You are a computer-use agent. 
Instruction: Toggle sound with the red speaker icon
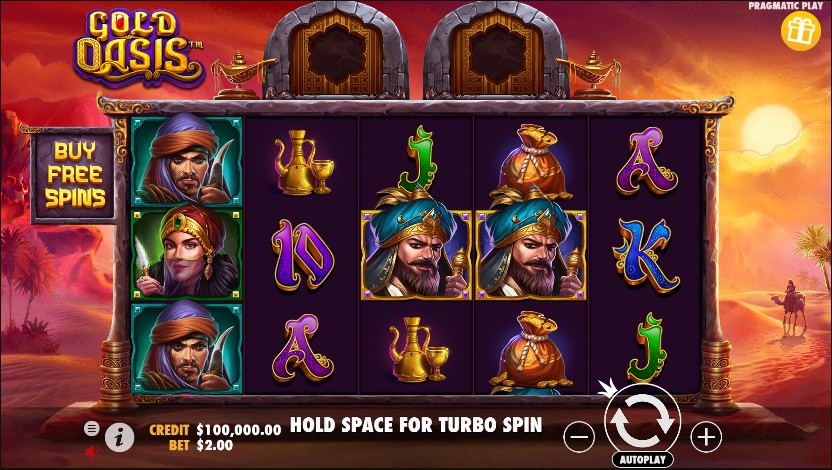click(x=91, y=451)
